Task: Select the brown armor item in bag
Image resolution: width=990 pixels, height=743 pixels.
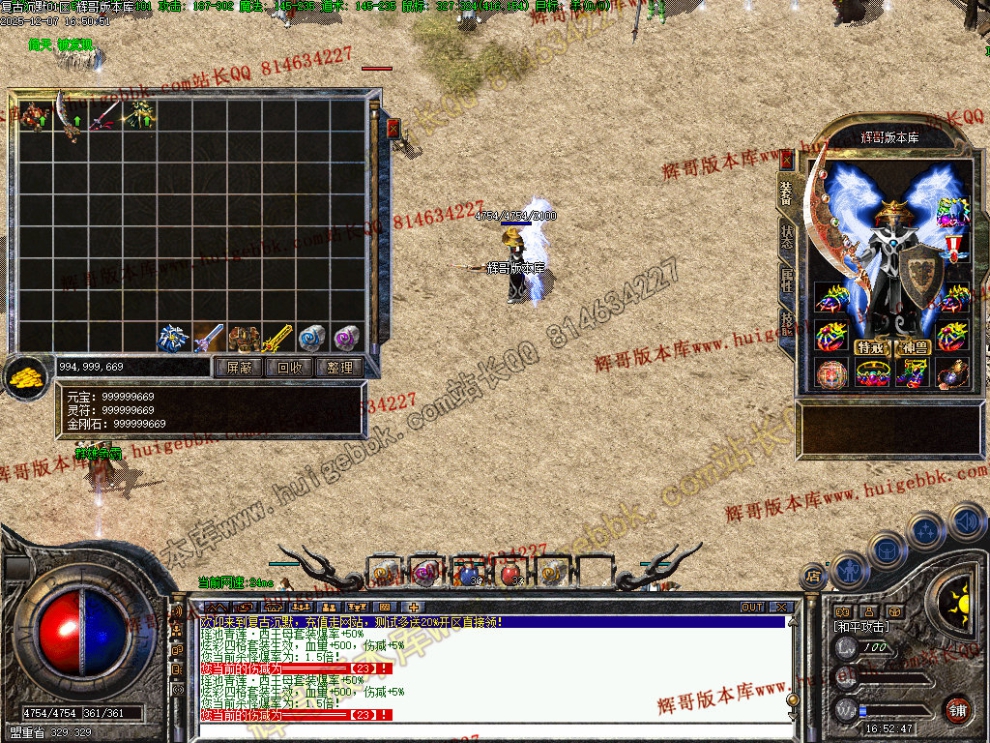Action: (x=243, y=337)
